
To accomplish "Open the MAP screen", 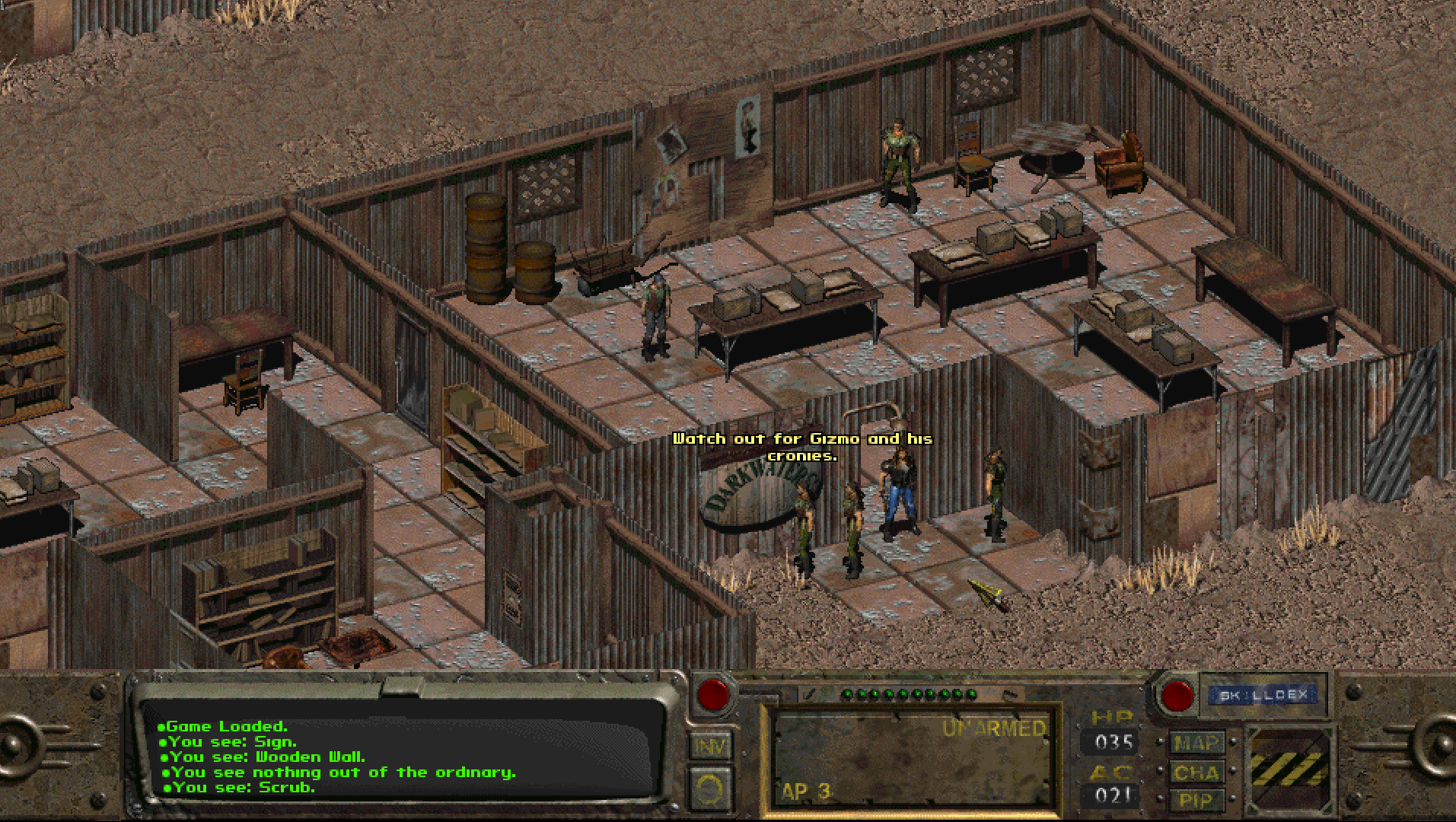I will tap(1197, 743).
